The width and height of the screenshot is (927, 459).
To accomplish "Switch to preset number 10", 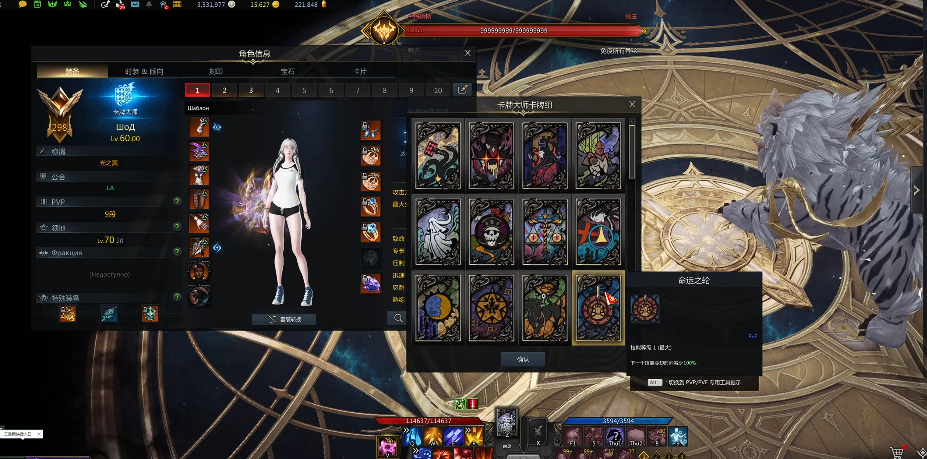I will (438, 90).
